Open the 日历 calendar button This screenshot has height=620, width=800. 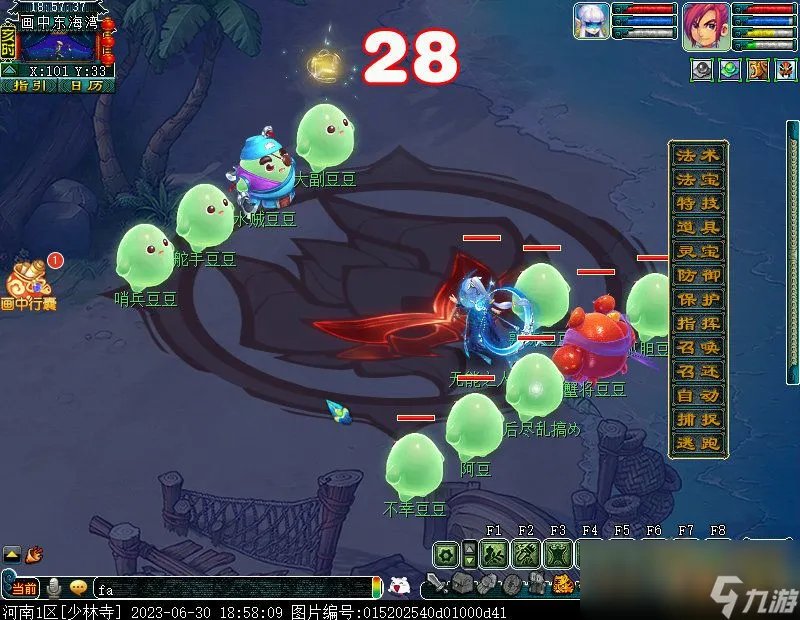coord(85,86)
